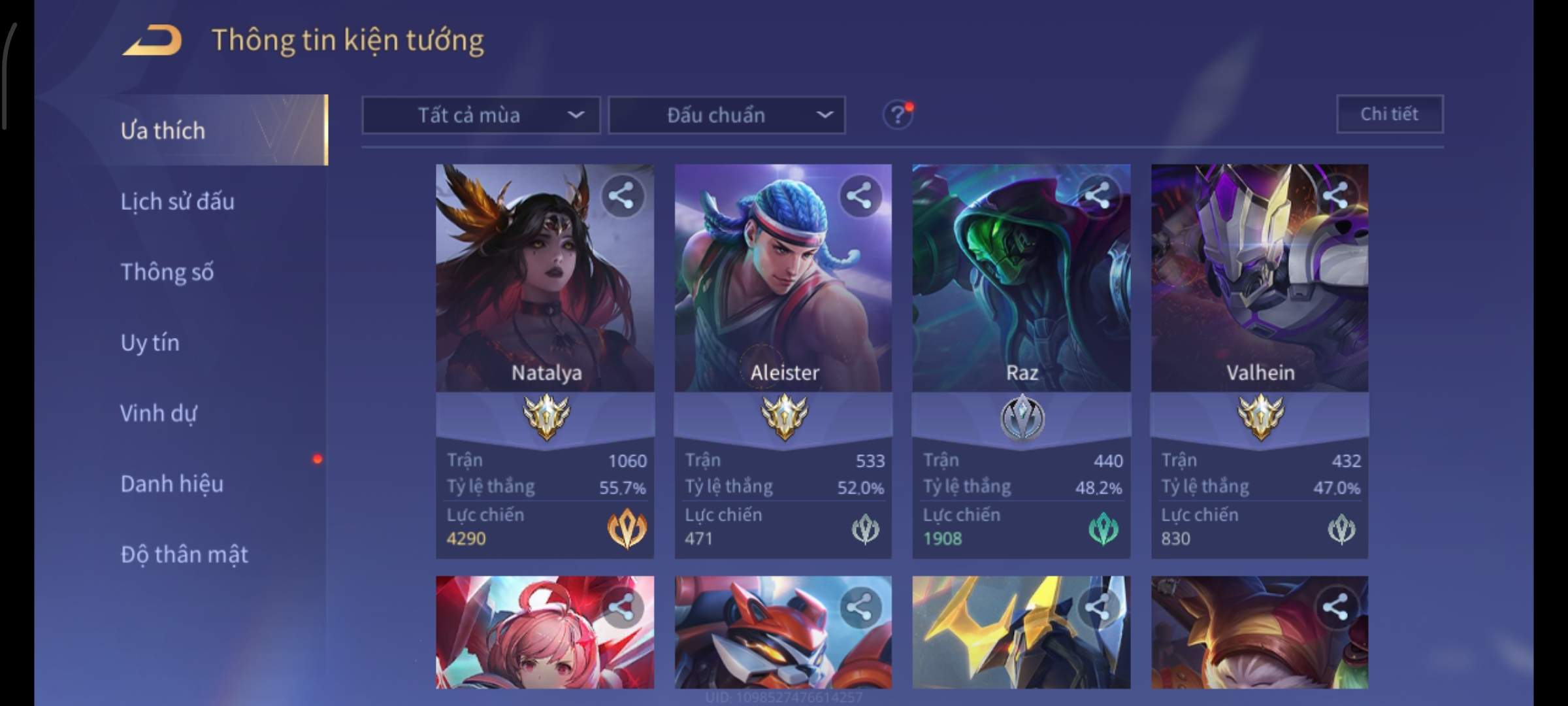Viewport: 1568px width, 706px height.
Task: Open the Độ thân mật tab
Action: tap(184, 554)
